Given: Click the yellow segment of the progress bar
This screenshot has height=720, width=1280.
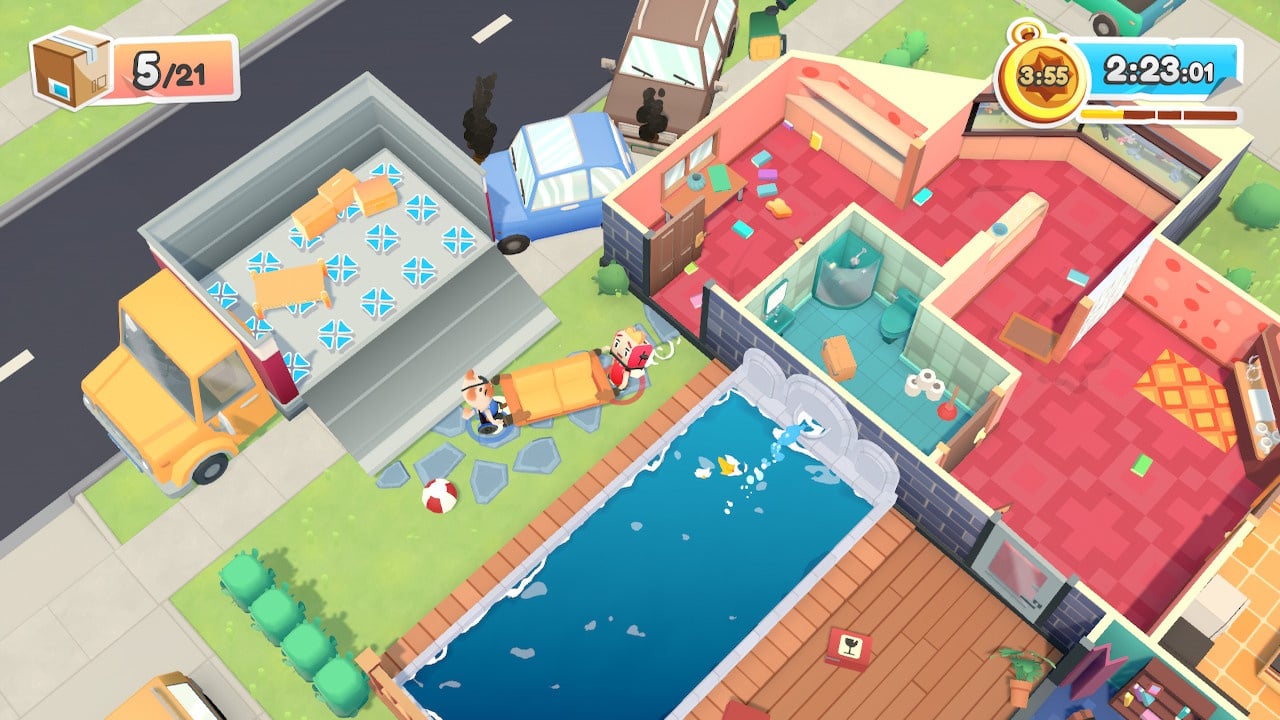Looking at the screenshot, I should [x=1100, y=115].
